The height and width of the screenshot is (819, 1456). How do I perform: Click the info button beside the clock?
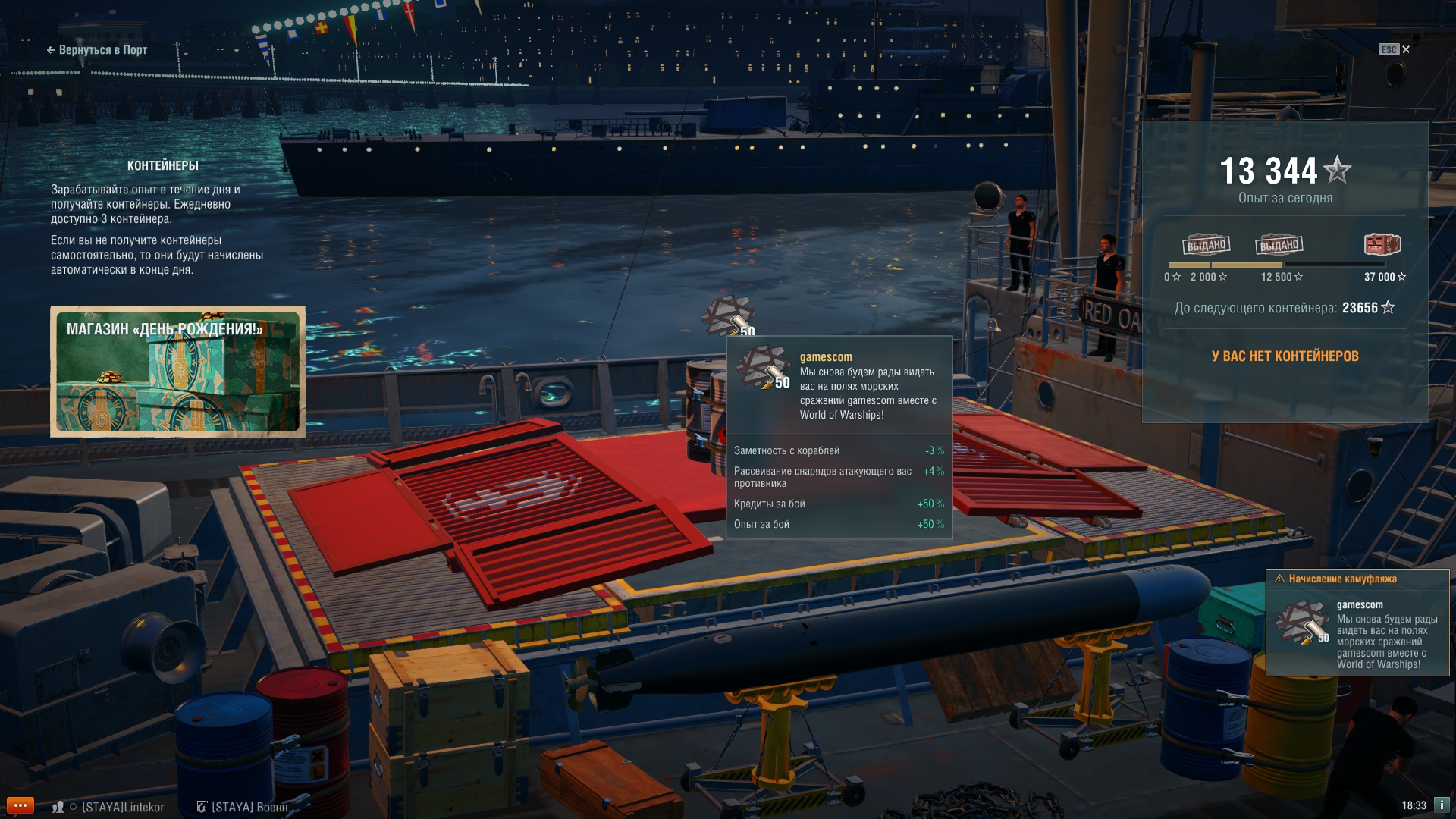pos(1442,805)
